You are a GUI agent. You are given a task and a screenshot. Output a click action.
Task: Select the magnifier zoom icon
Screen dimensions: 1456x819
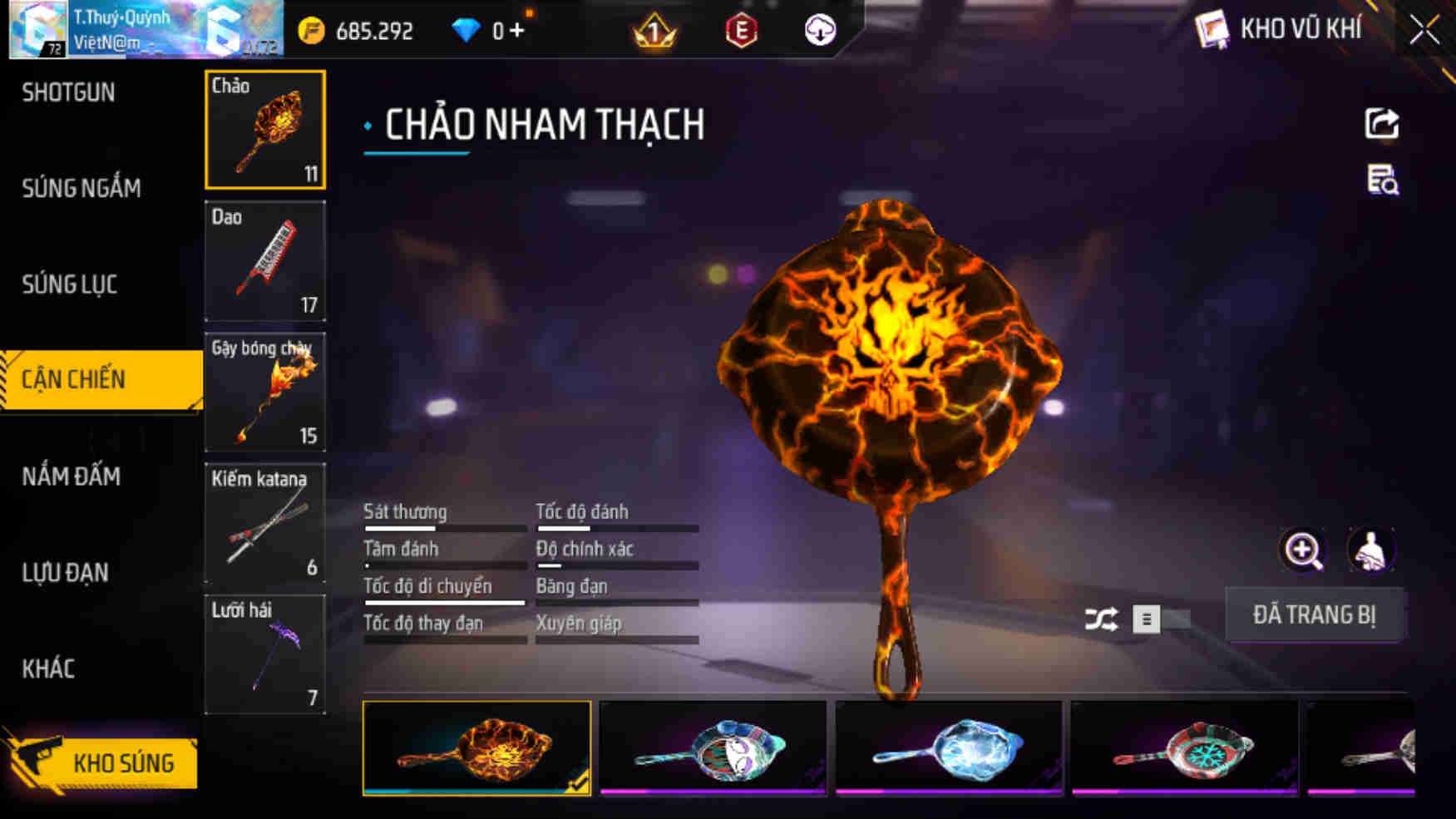click(1303, 550)
